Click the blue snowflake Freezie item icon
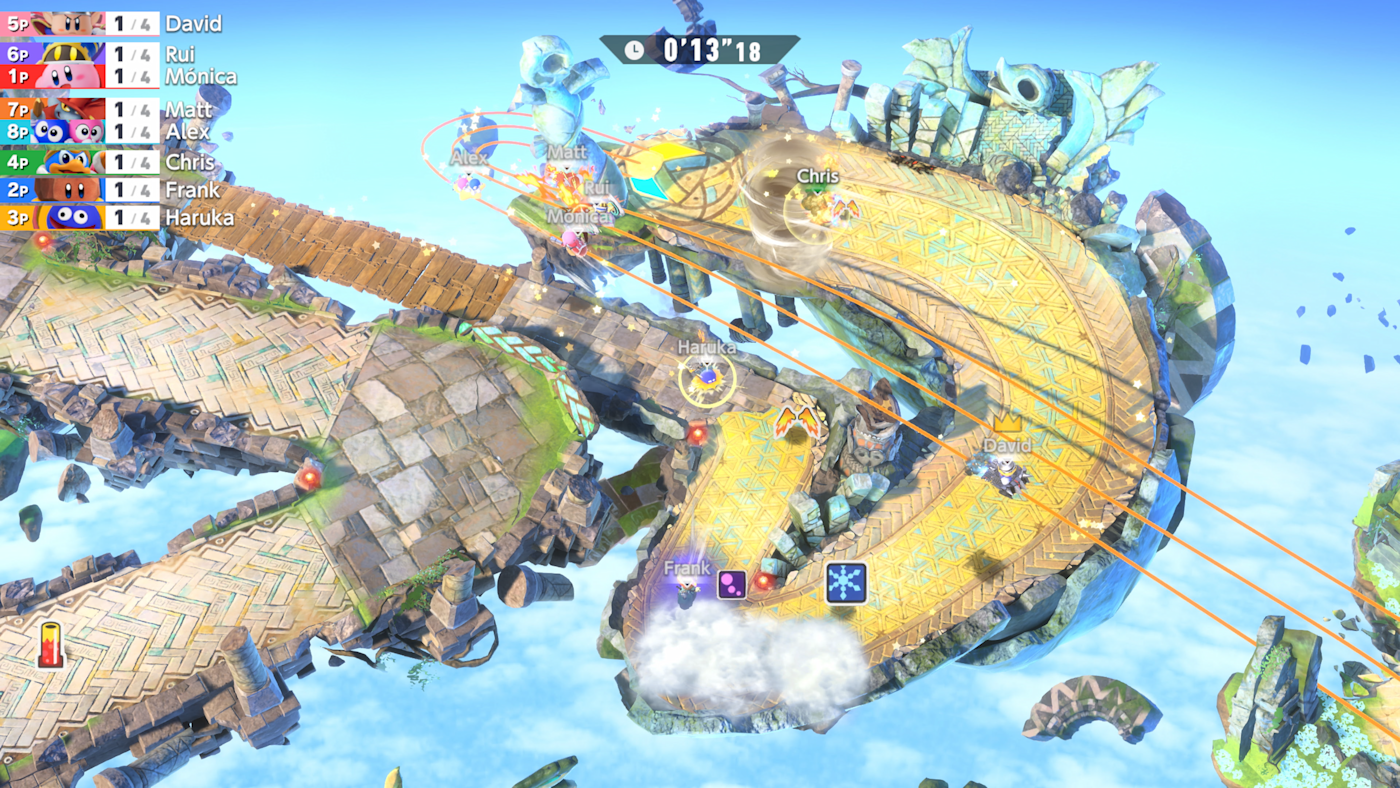The height and width of the screenshot is (788, 1400). (843, 581)
